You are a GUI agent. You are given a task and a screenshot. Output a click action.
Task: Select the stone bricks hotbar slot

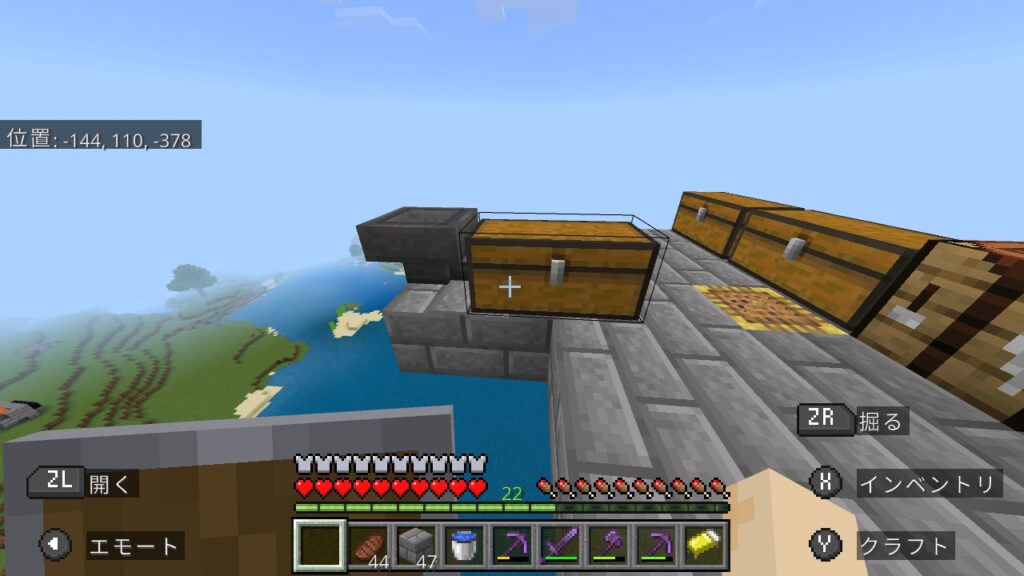click(416, 545)
